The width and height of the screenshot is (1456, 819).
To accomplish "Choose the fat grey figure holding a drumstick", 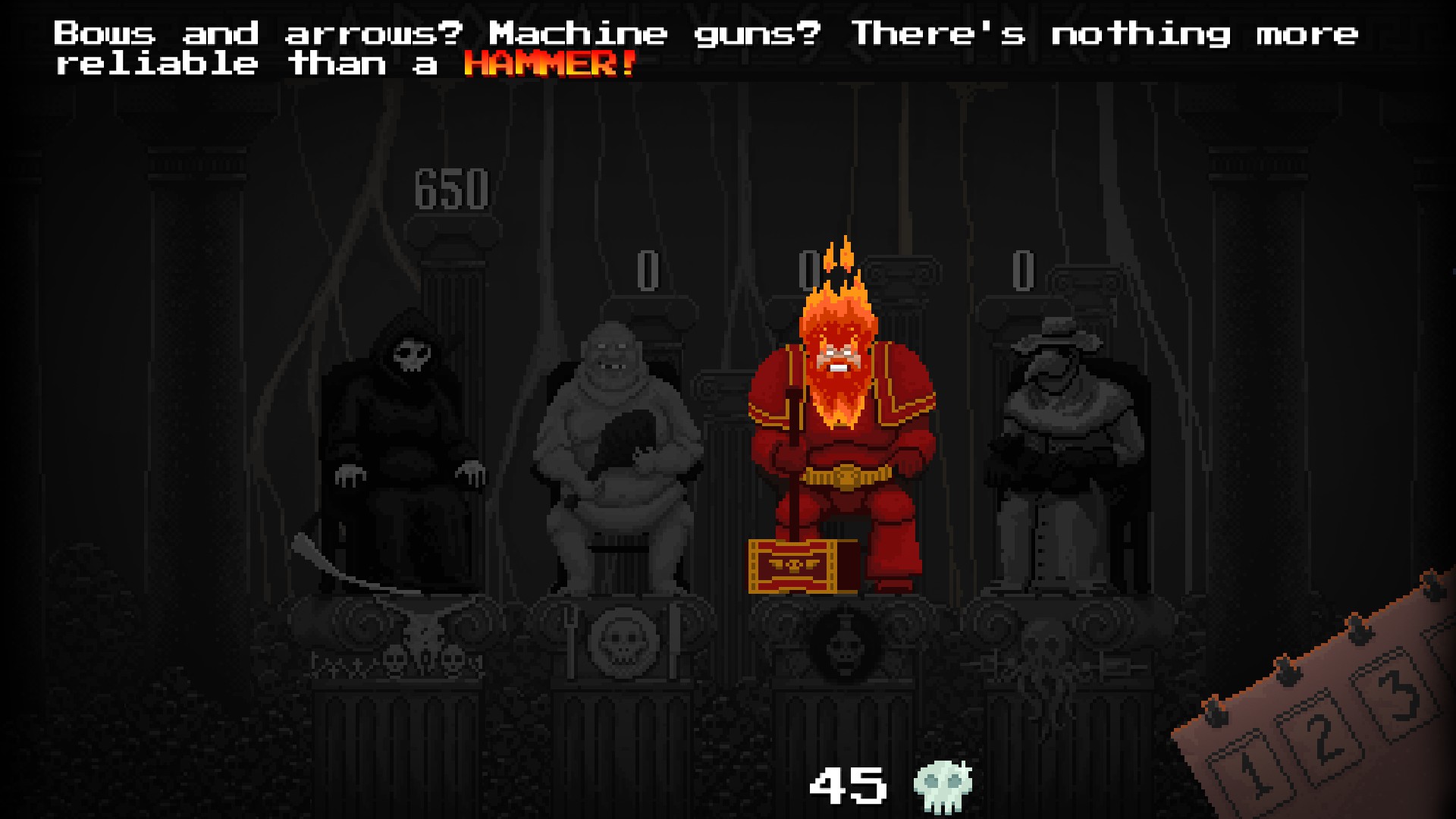I will click(618, 455).
